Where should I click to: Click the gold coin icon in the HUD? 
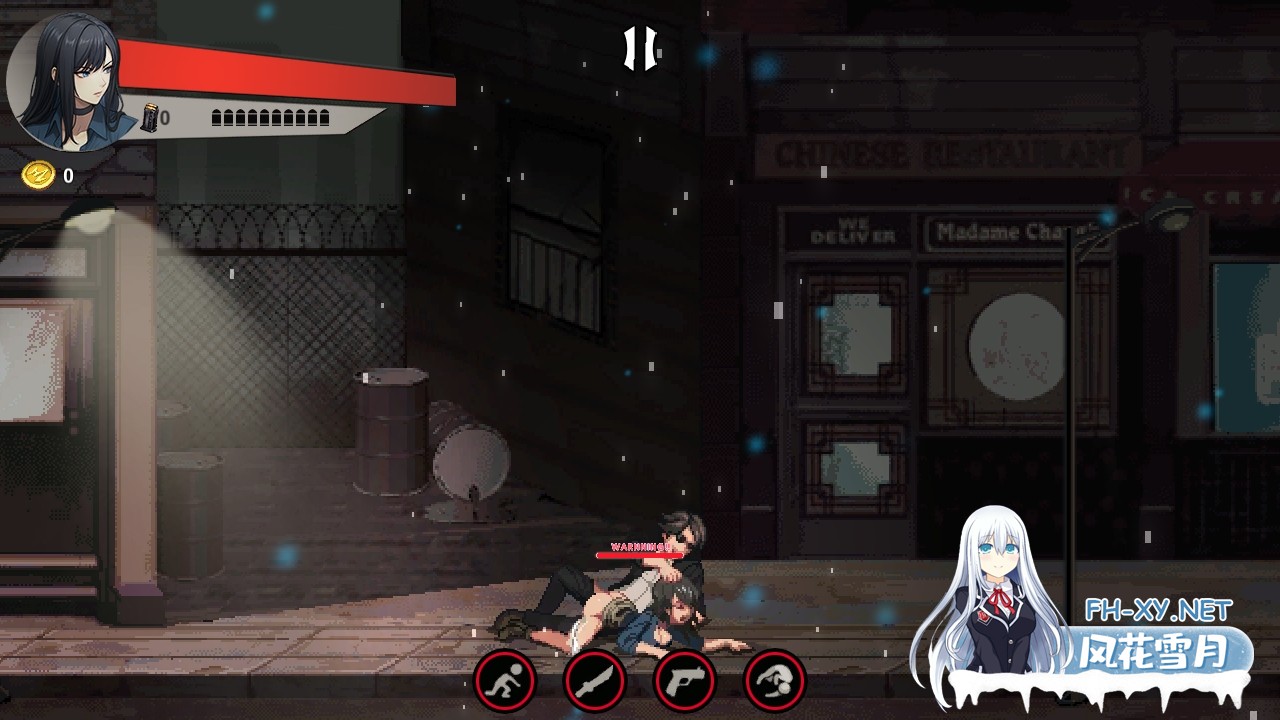36,173
